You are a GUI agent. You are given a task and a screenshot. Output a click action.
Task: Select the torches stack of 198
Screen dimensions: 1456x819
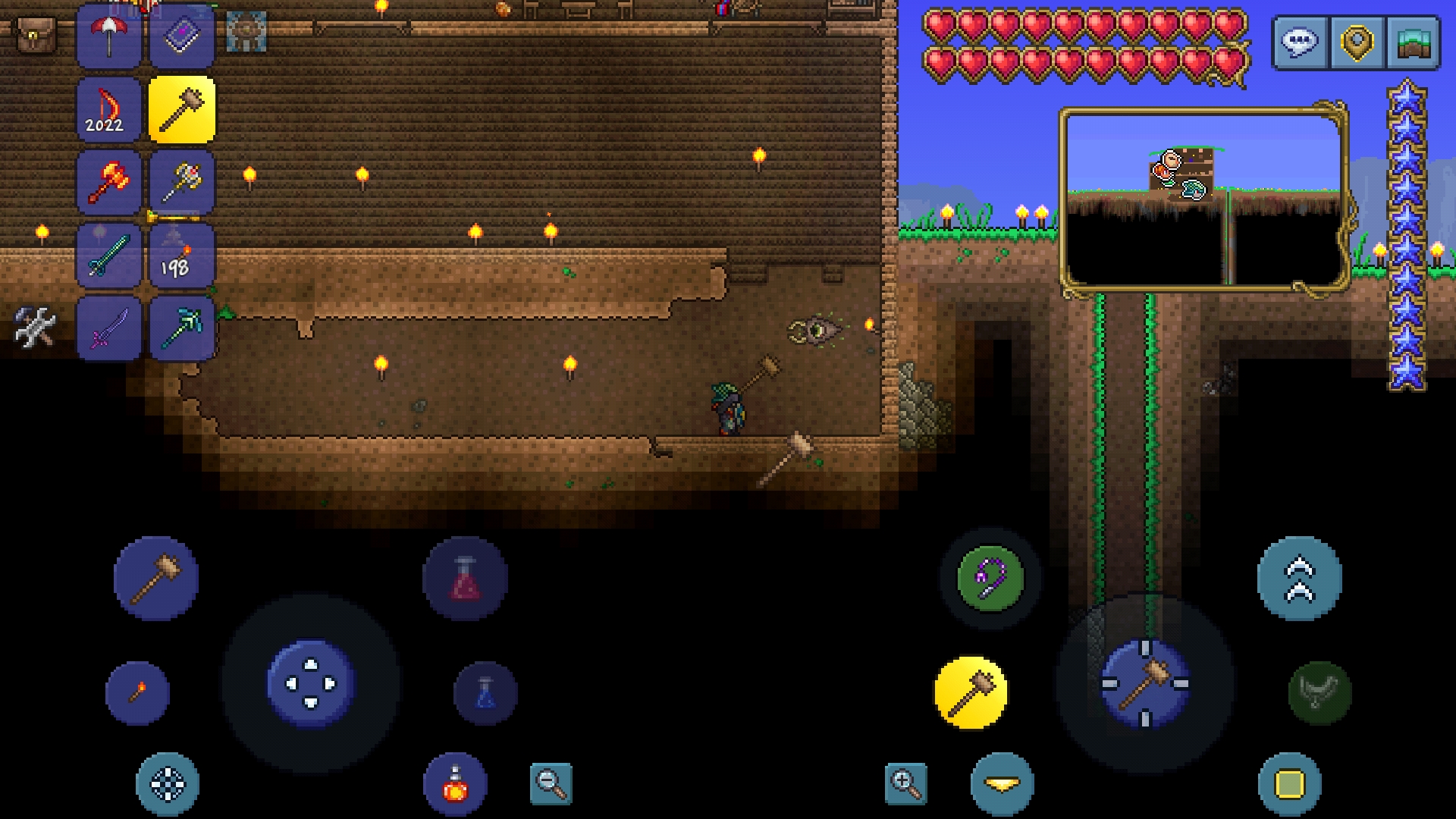point(181,256)
